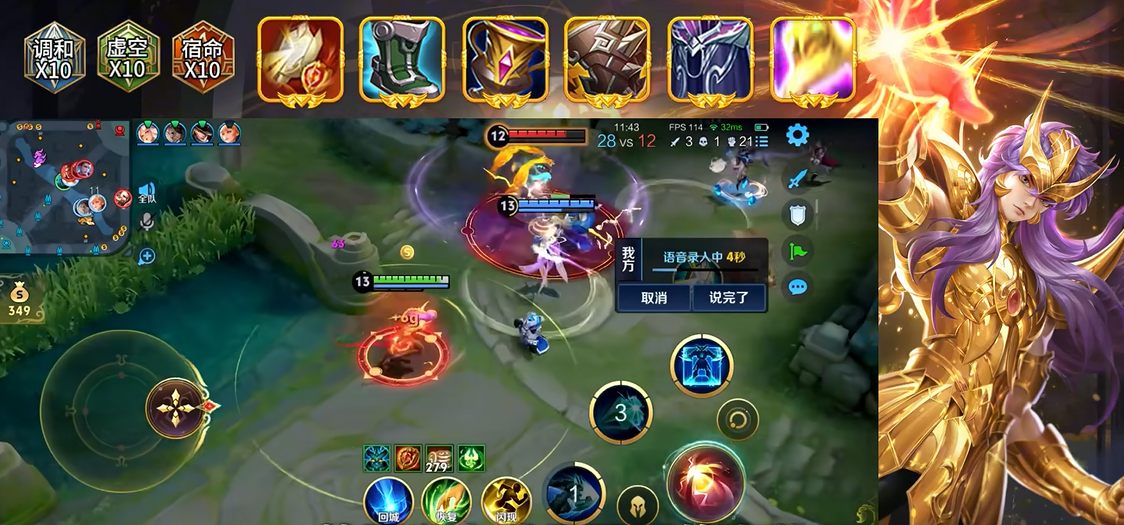This screenshot has height=525, width=1124.
Task: Tap the movement joystick knob
Action: [x=175, y=408]
